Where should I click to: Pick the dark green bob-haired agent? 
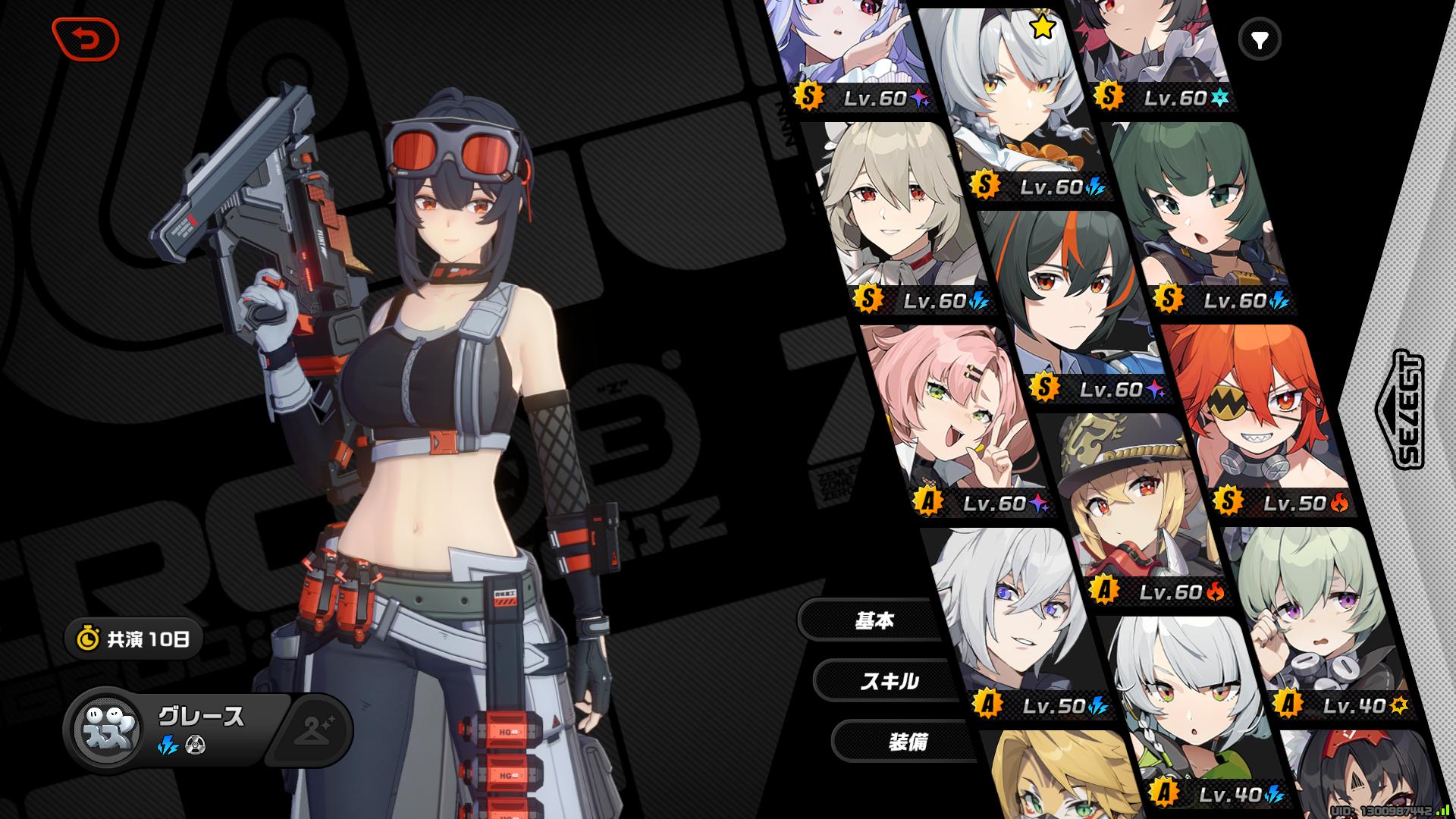coord(1198,212)
